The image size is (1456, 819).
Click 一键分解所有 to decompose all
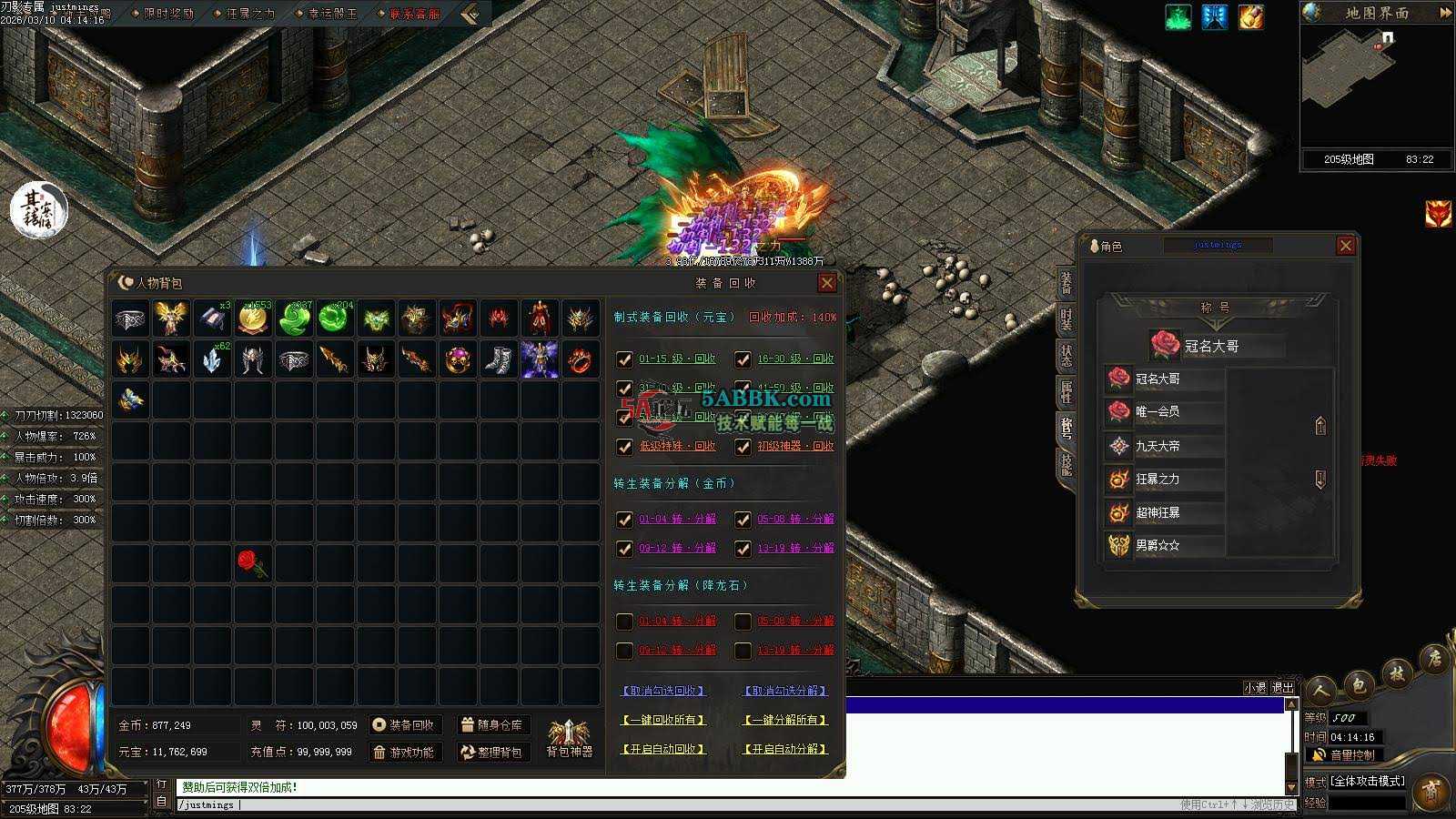[x=785, y=720]
